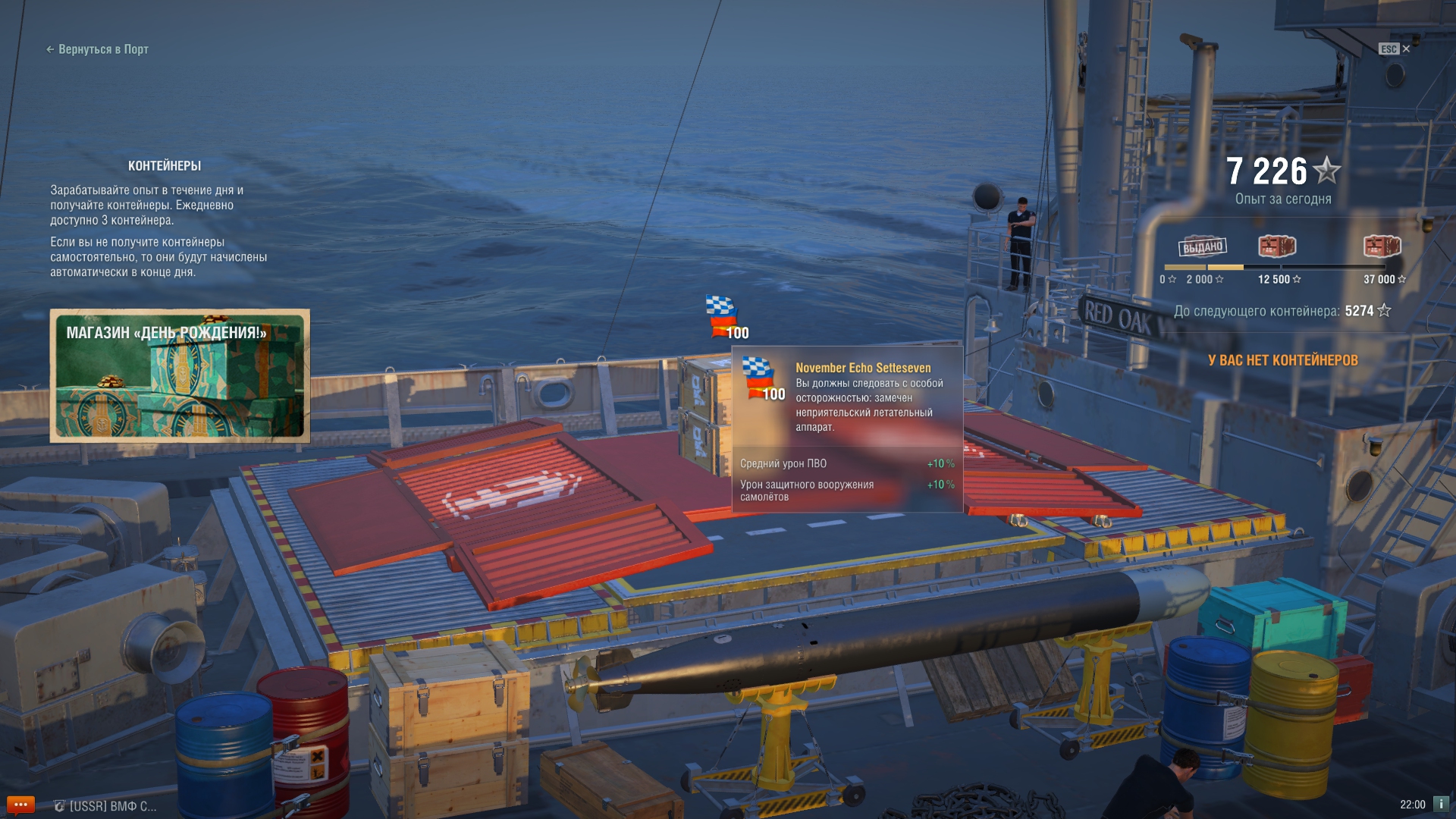This screenshot has width=1456, height=819.
Task: Show the info panel via the 'i' icon
Action: (1441, 804)
